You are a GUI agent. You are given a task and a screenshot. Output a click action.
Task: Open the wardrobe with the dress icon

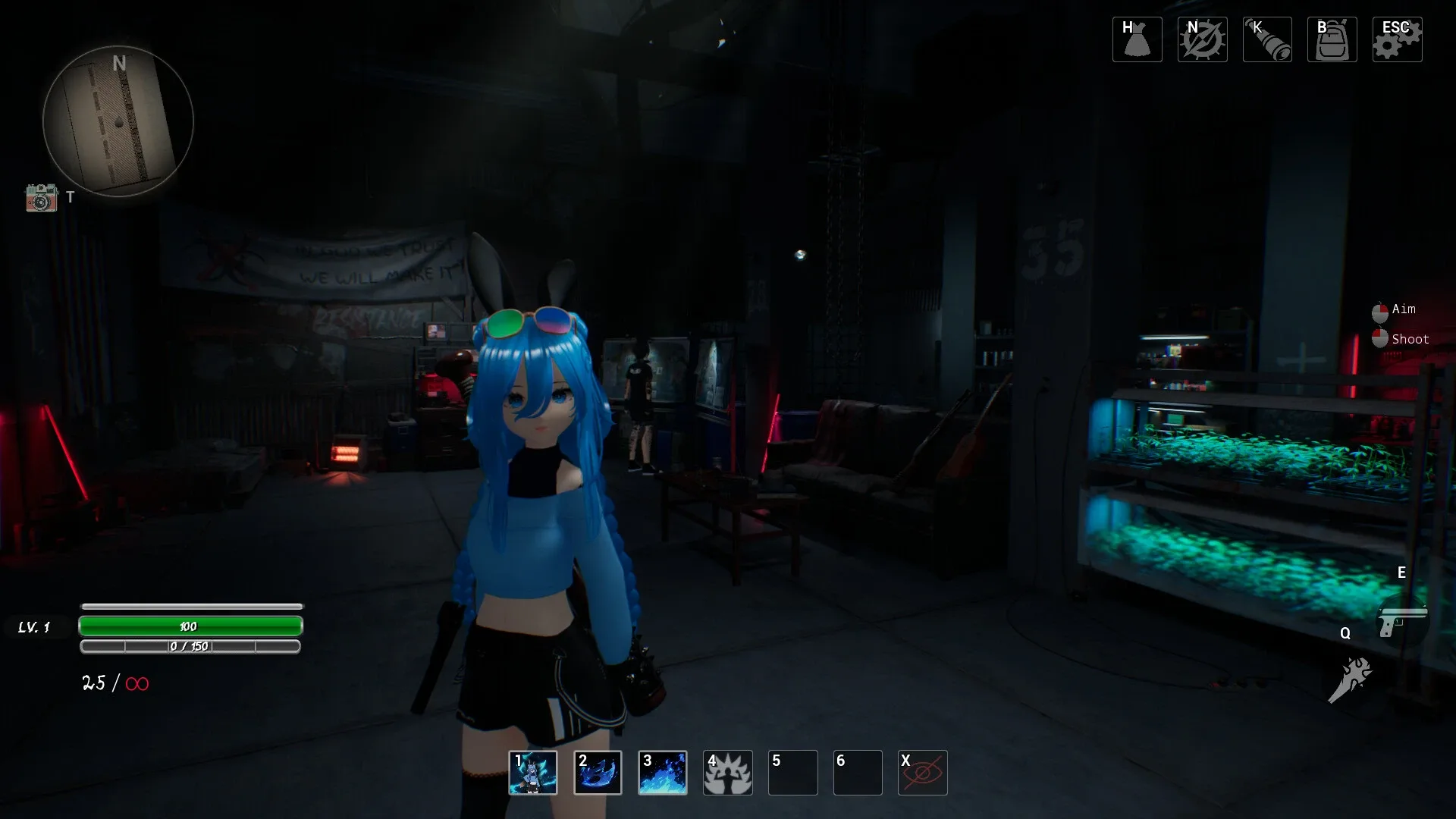pyautogui.click(x=1136, y=39)
